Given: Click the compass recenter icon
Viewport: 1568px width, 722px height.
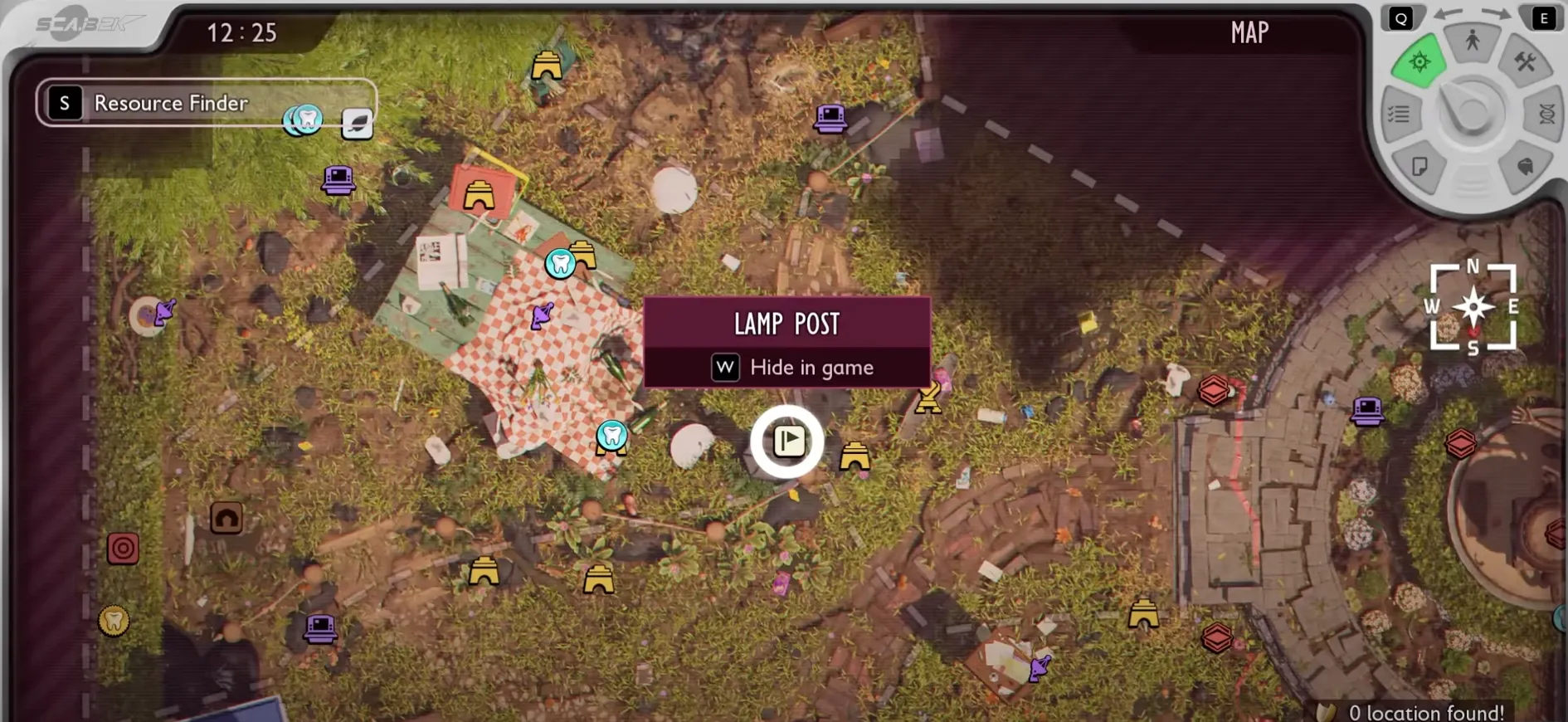Looking at the screenshot, I should pyautogui.click(x=1473, y=308).
